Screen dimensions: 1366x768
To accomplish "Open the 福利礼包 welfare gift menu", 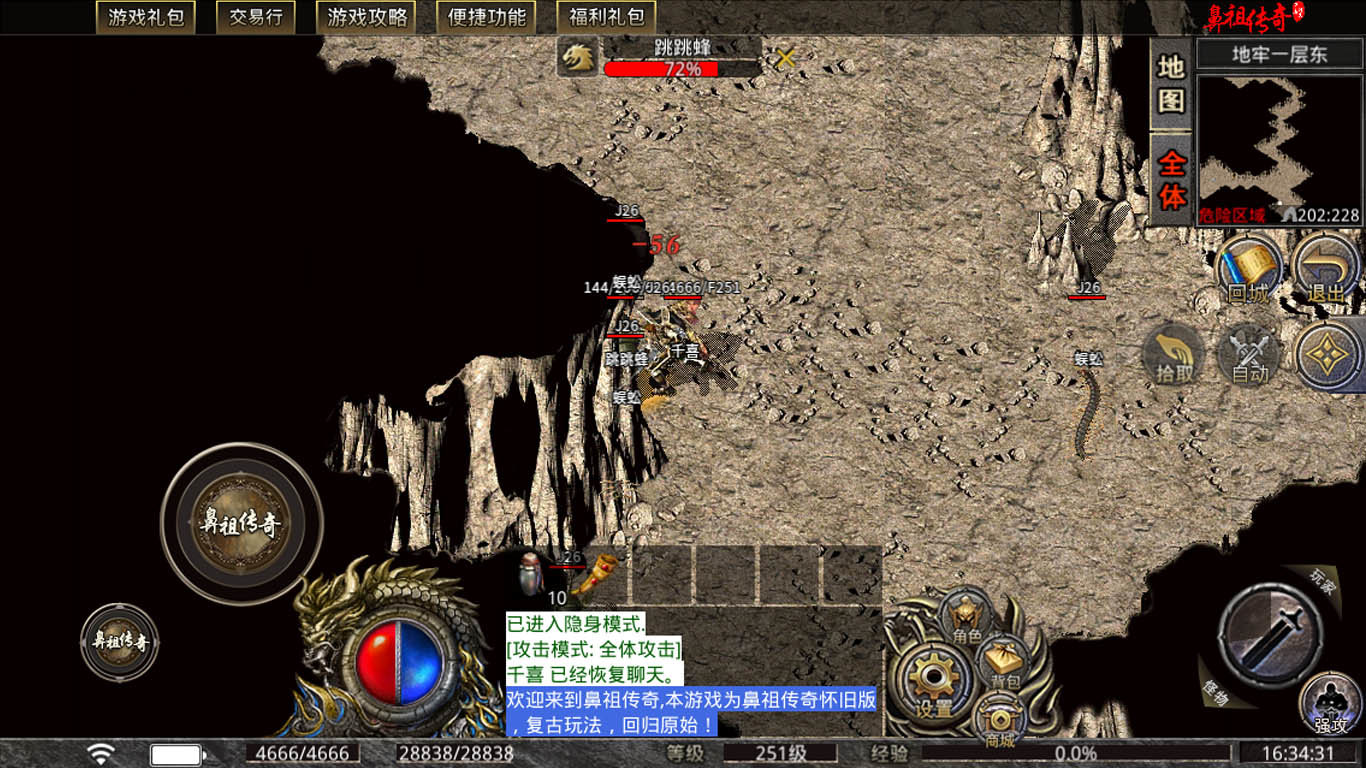I will (x=606, y=17).
